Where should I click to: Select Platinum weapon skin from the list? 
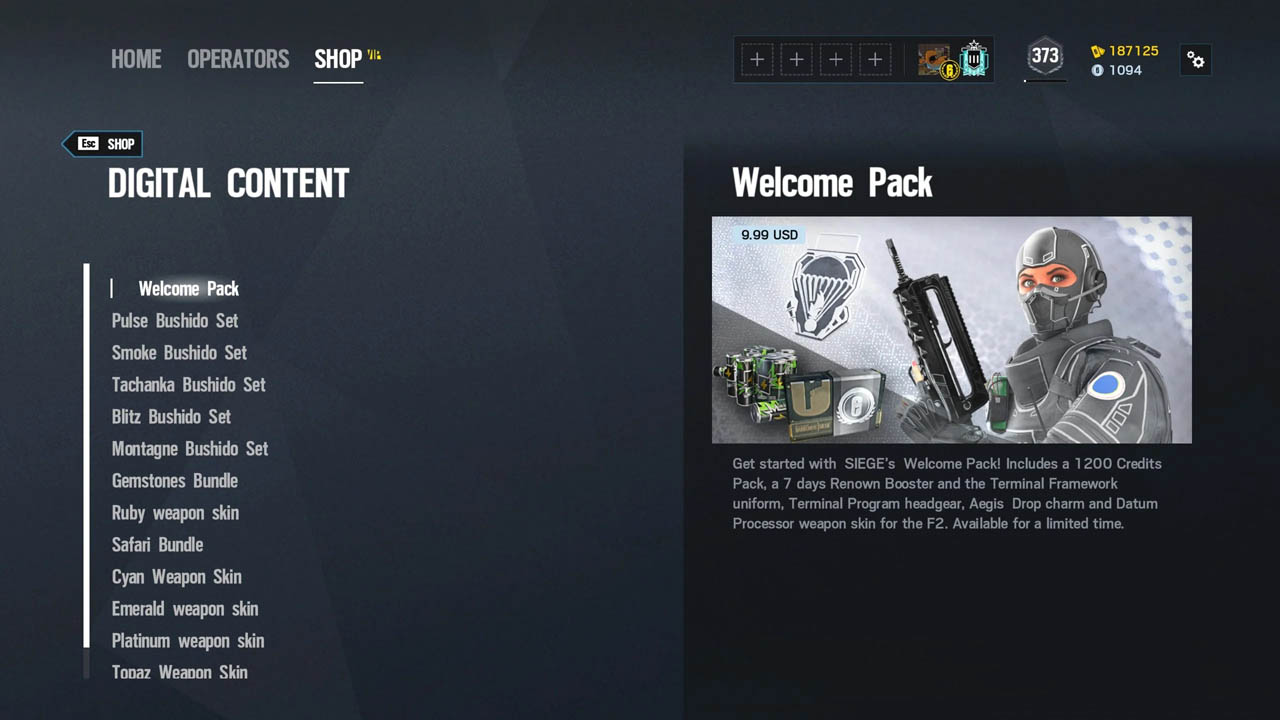click(187, 641)
